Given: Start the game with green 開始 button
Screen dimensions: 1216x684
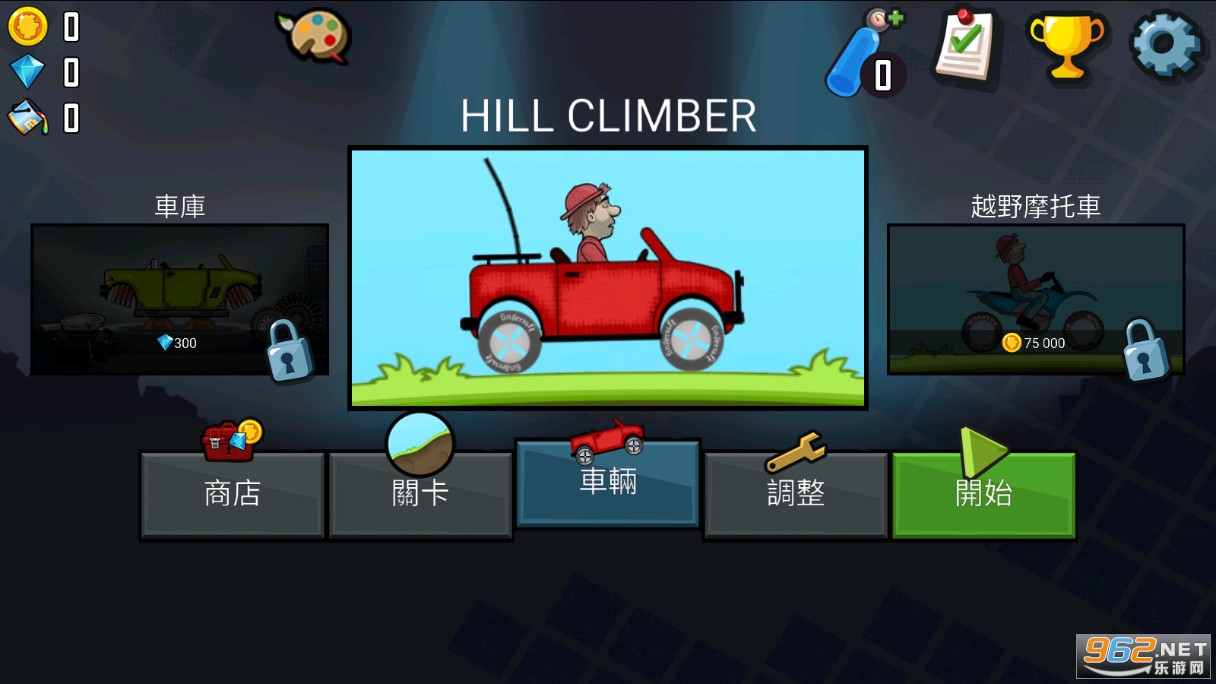Looking at the screenshot, I should click(x=983, y=494).
